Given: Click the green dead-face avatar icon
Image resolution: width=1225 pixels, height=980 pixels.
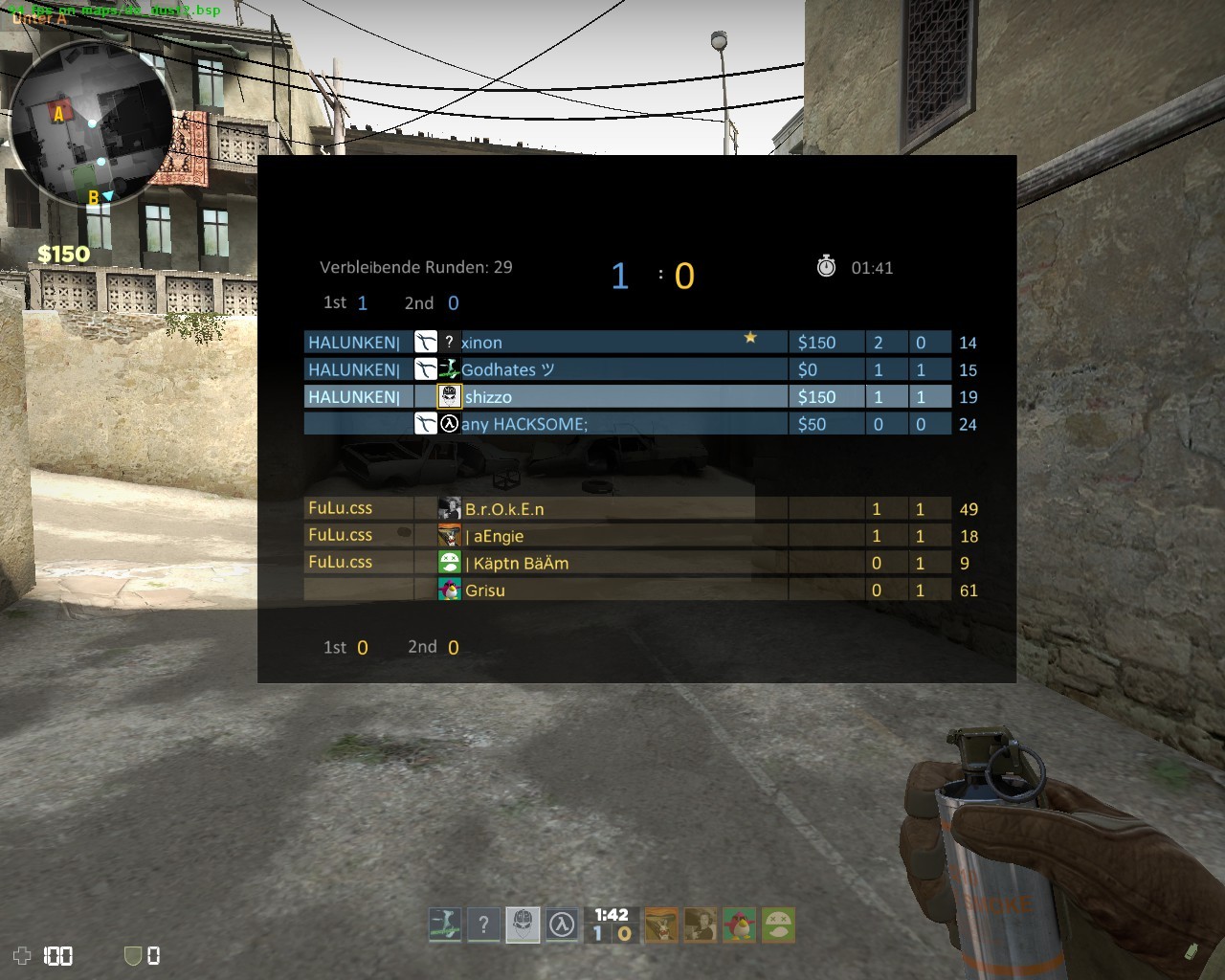Looking at the screenshot, I should pos(778,924).
